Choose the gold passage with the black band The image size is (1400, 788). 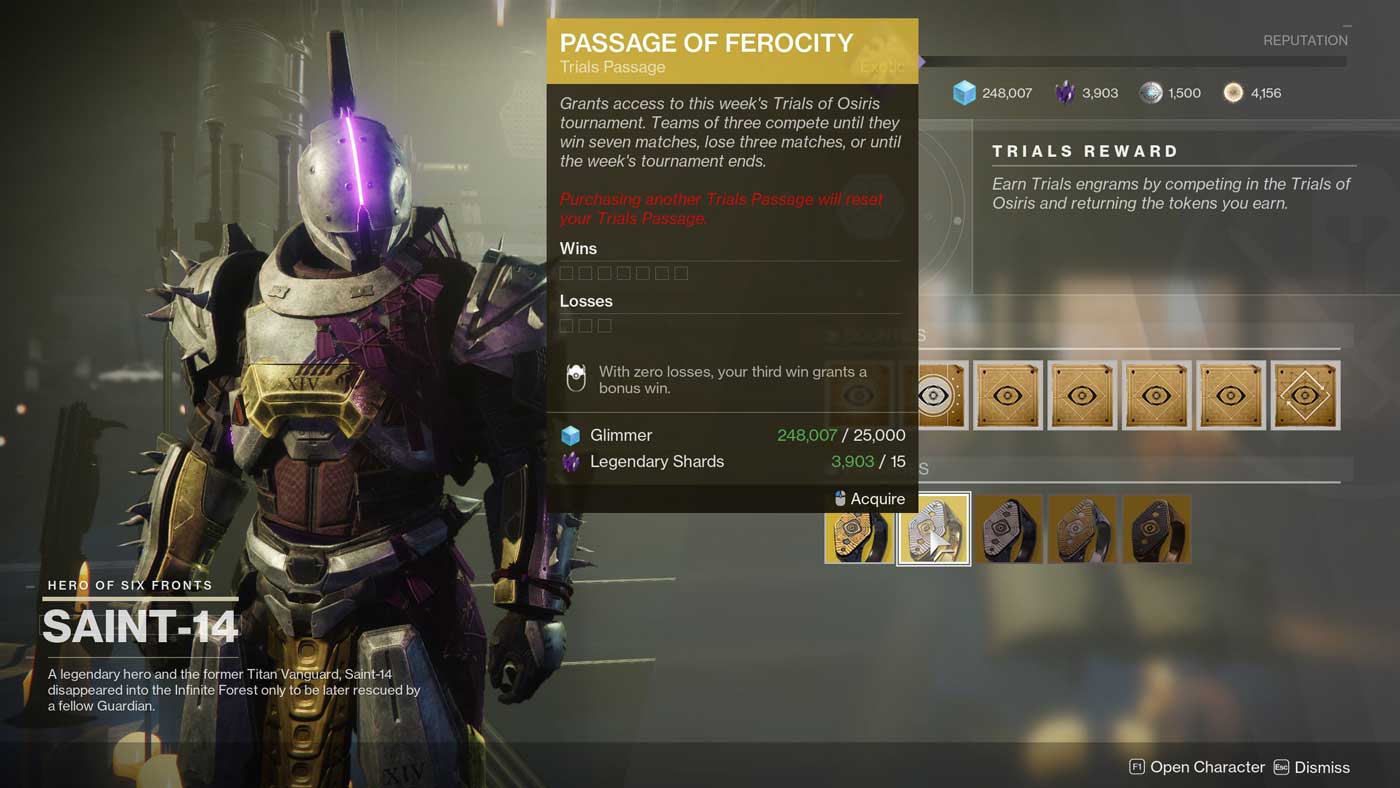[x=859, y=530]
